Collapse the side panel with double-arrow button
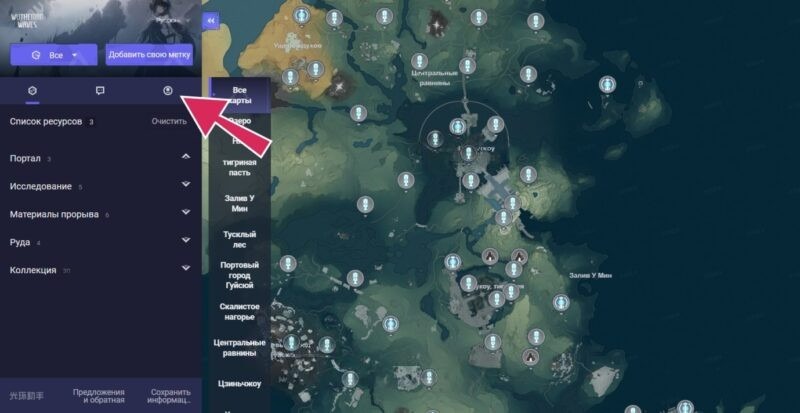The image size is (800, 413). pos(210,20)
